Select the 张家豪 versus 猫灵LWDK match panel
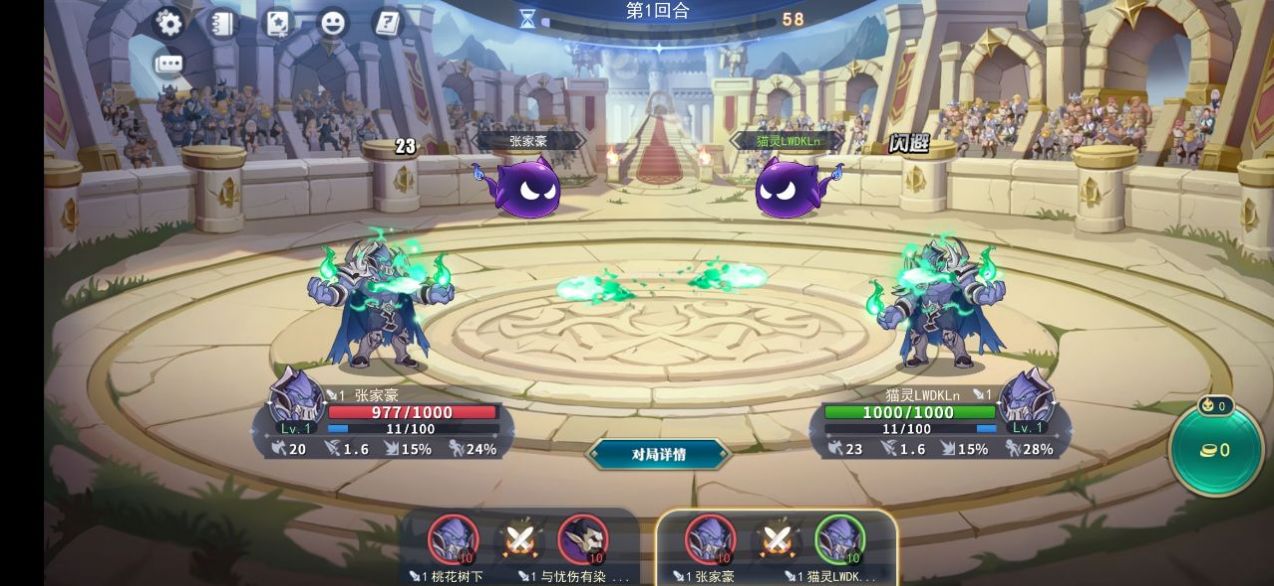The image size is (1274, 586). tap(776, 547)
